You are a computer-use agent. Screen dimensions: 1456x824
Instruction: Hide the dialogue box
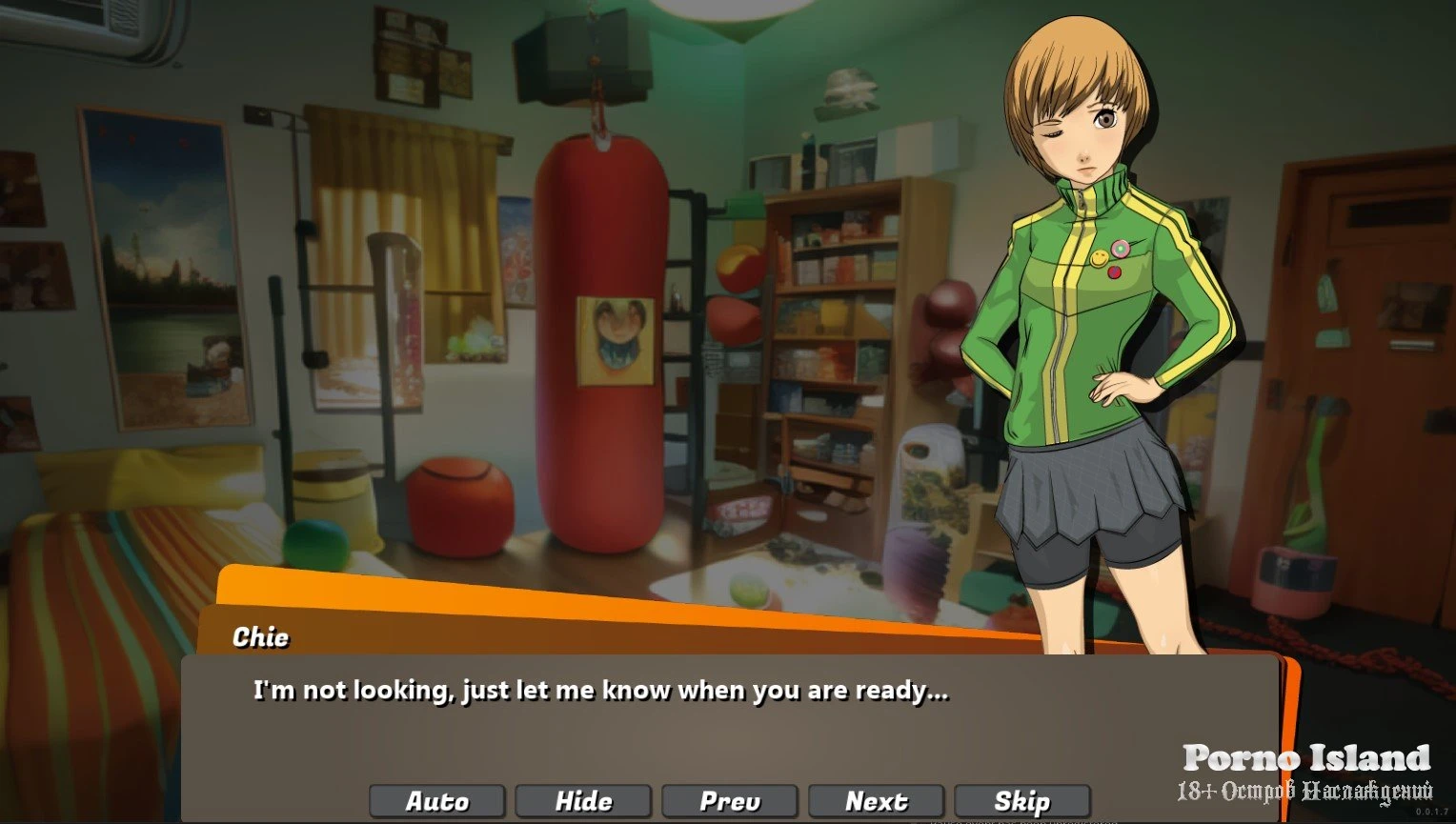coord(583,801)
